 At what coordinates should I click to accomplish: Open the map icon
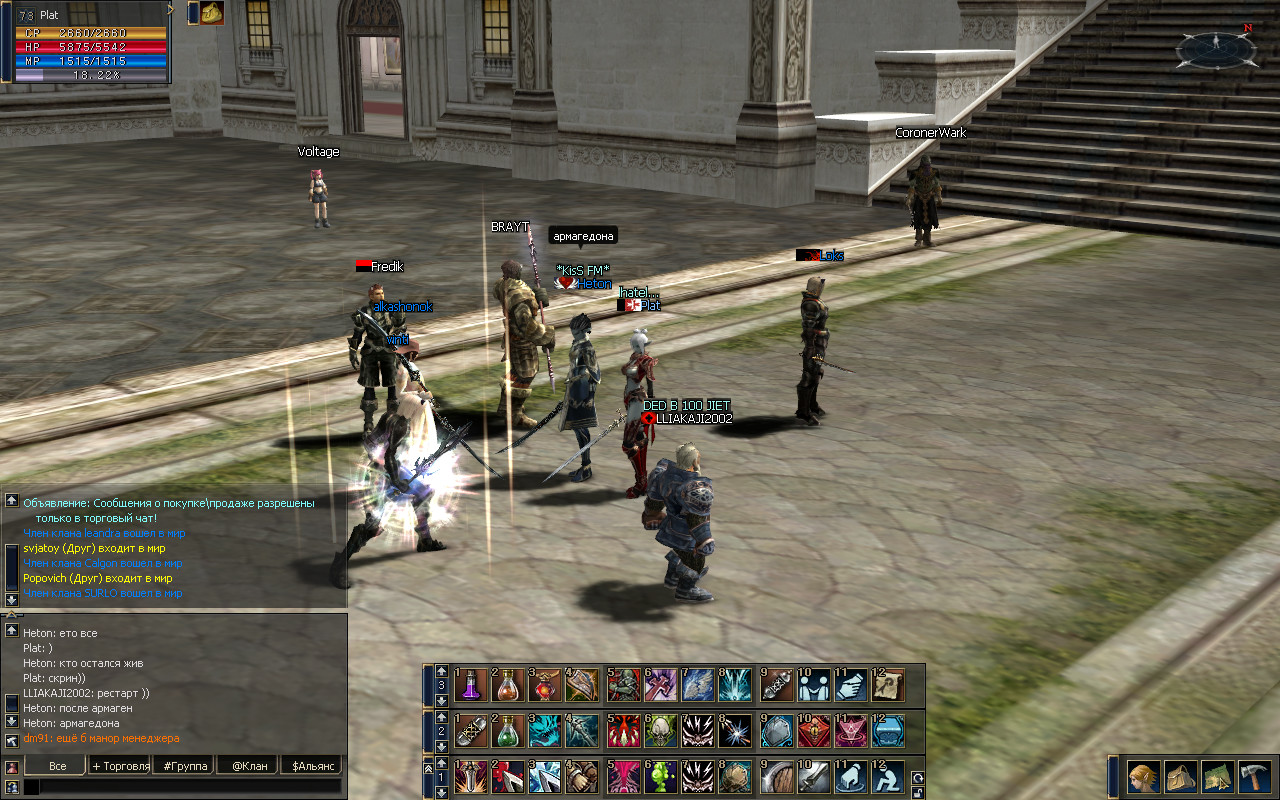coord(1217,776)
